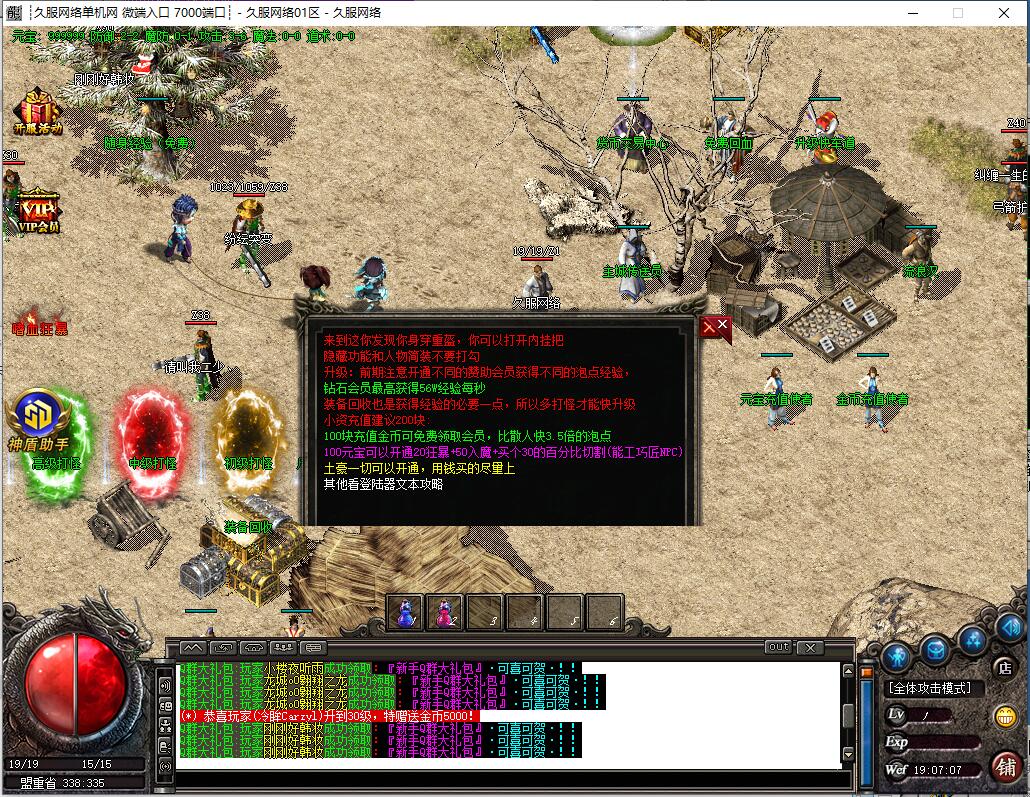1030x797 pixels.
Task: Select the red potion in hotbar slot 2
Action: click(445, 612)
